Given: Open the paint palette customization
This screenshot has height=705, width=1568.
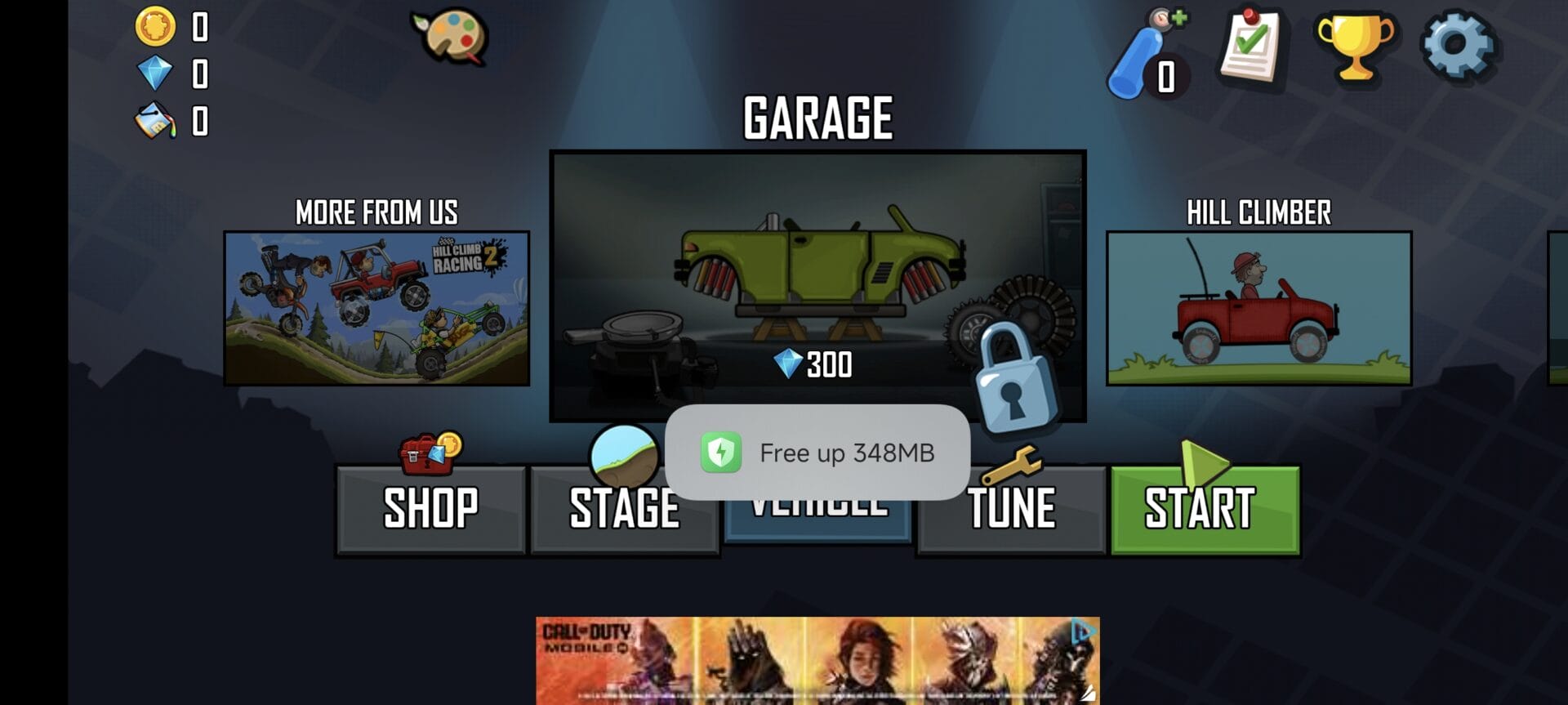Looking at the screenshot, I should click(x=451, y=38).
